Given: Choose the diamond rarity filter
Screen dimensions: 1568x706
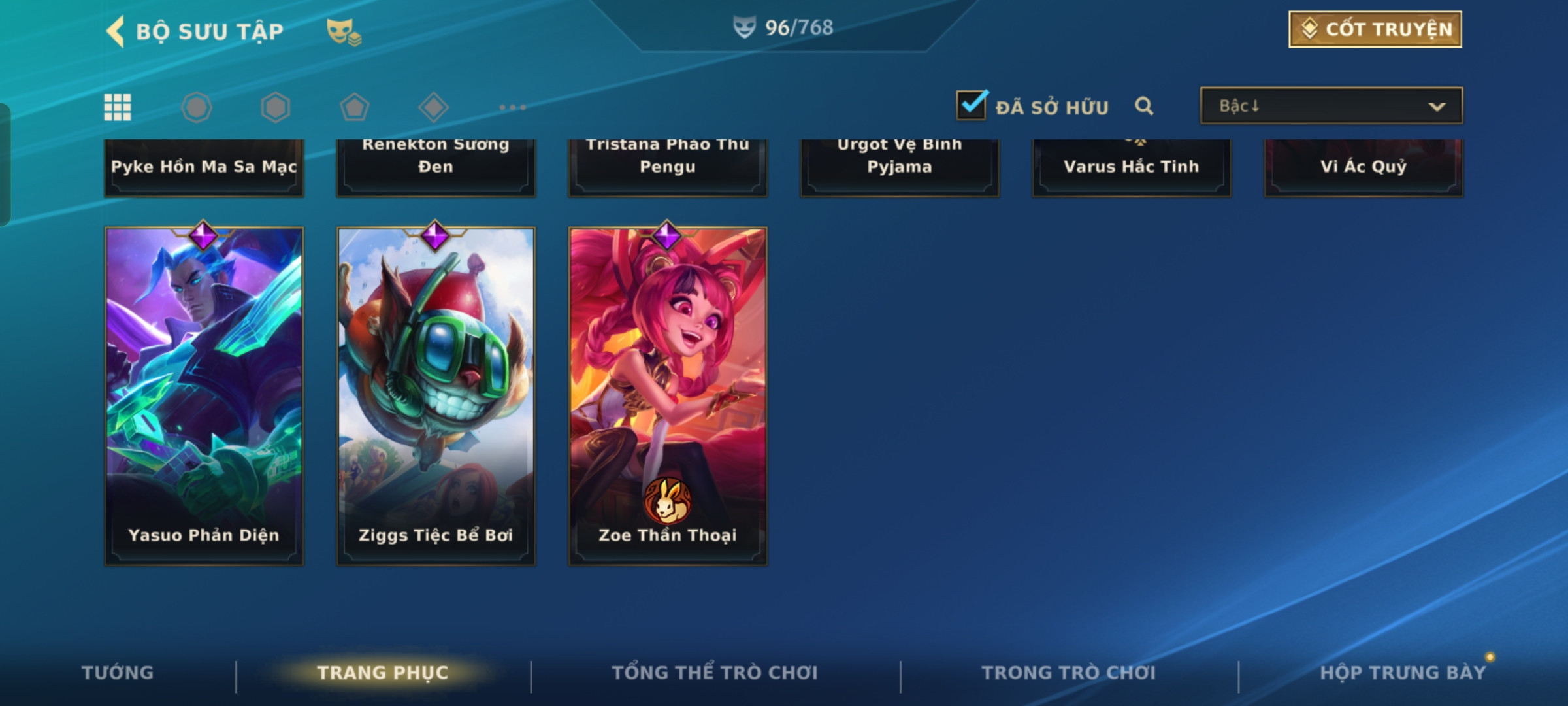Looking at the screenshot, I should 433,107.
